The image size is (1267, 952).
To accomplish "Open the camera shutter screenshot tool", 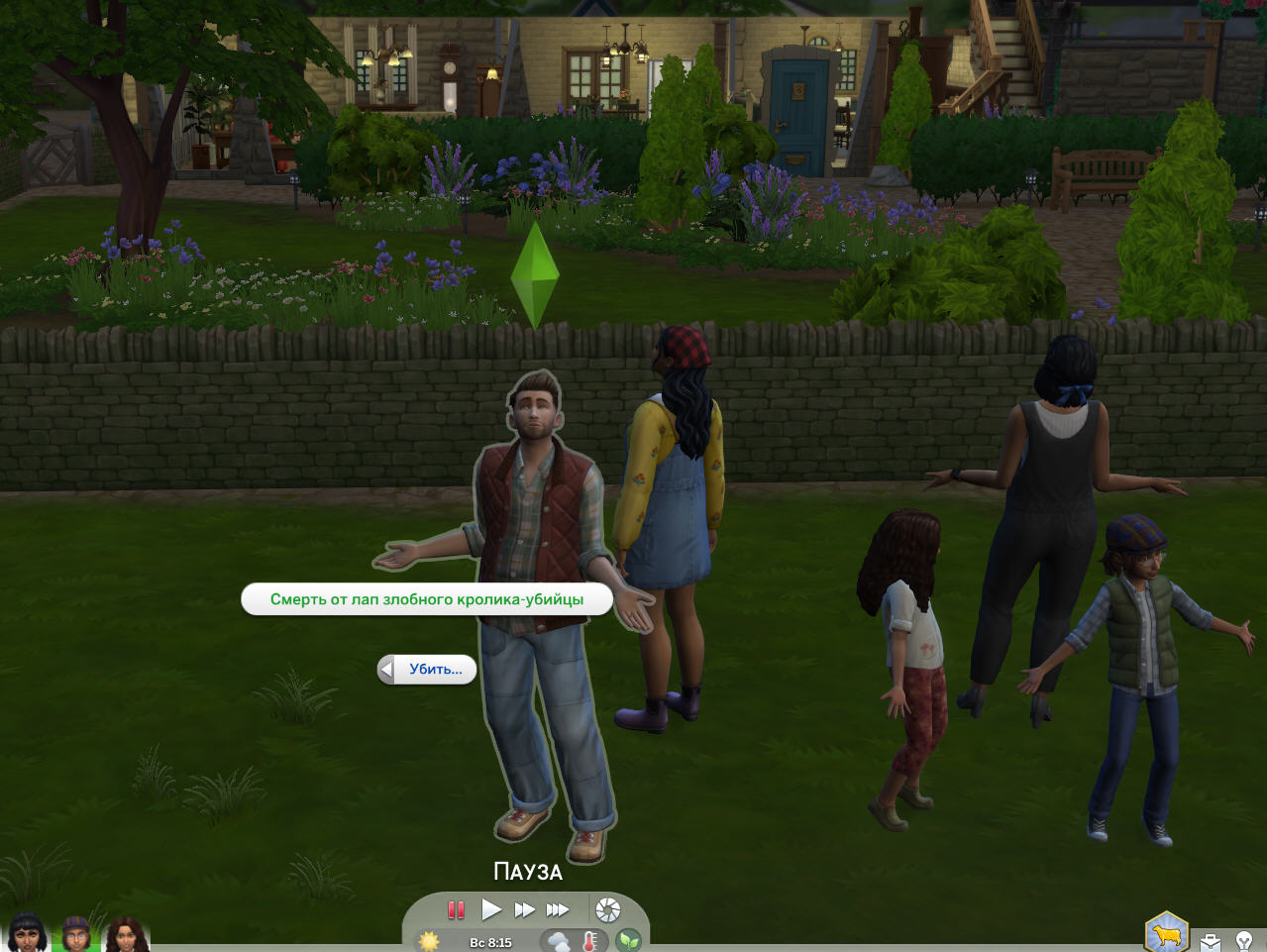I will point(608,909).
